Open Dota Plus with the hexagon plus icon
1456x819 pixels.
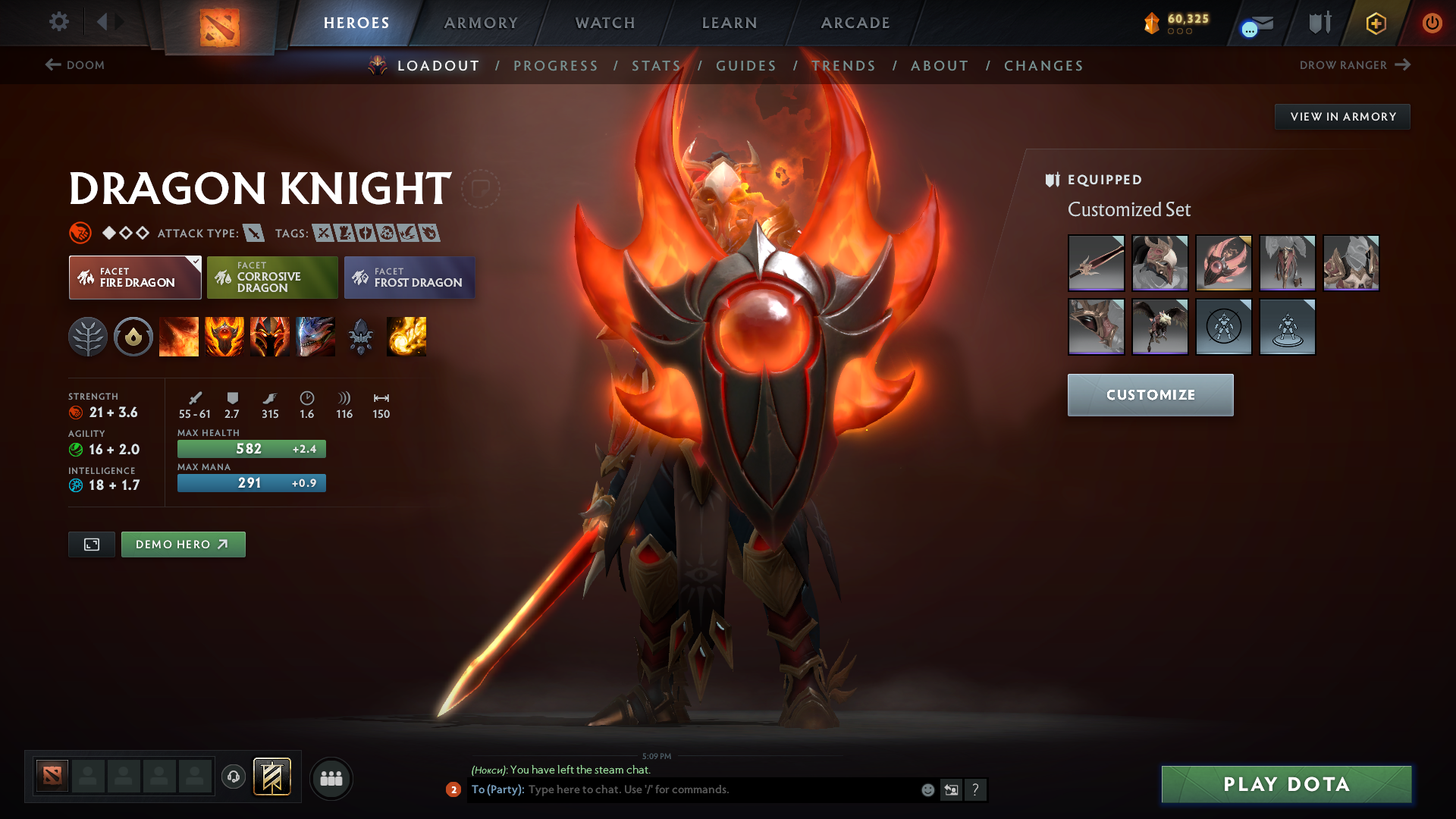point(1375,23)
